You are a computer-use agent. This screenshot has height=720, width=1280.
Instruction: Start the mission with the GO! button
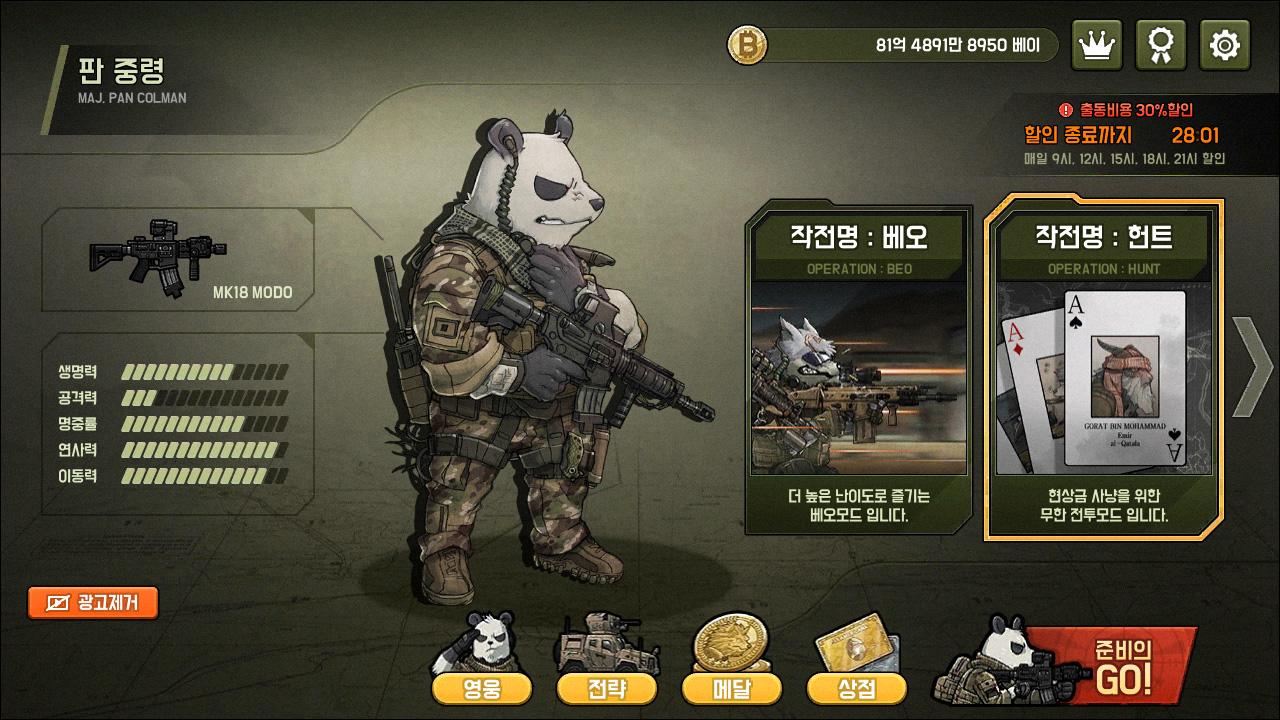(x=1110, y=664)
